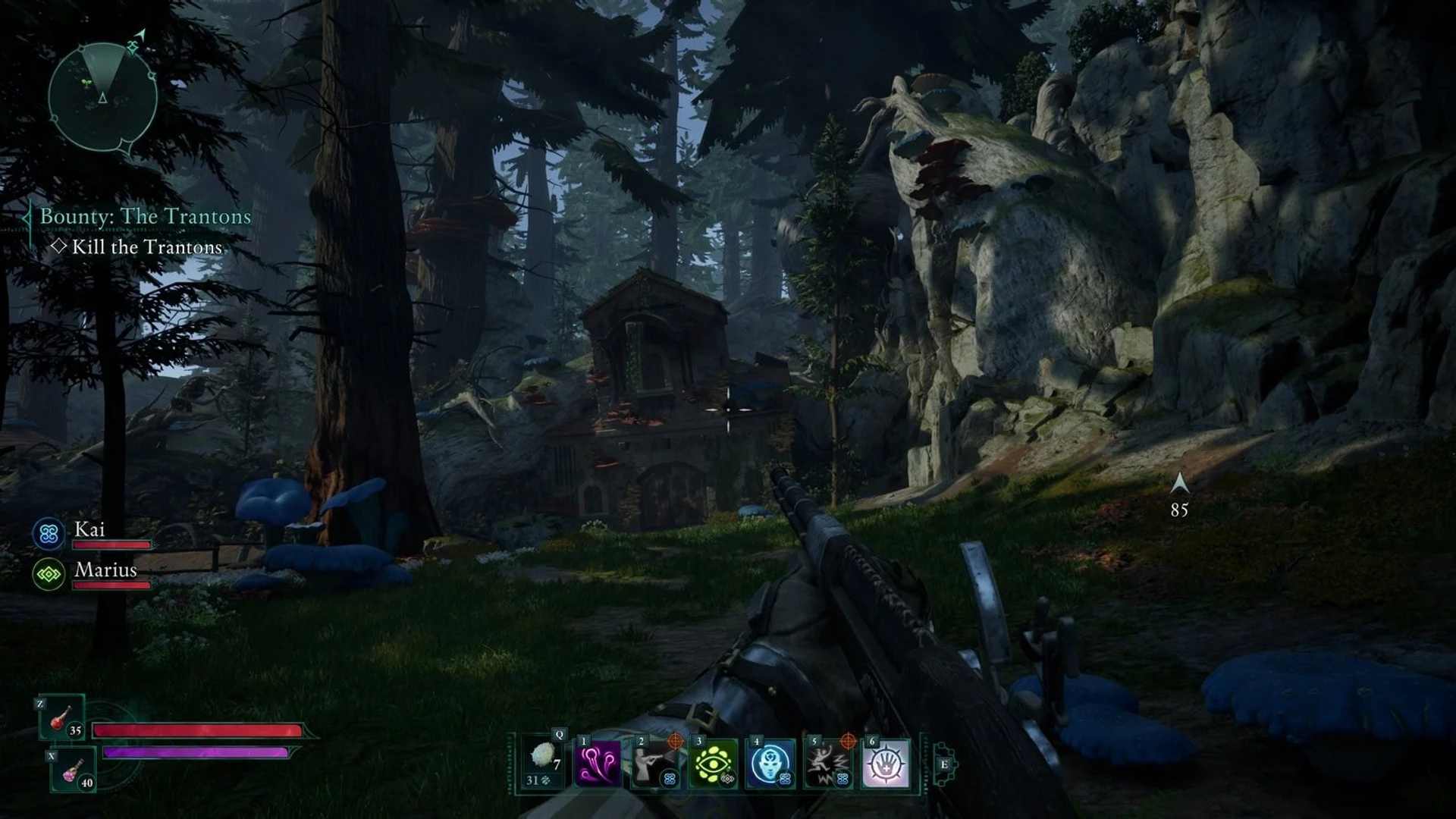The width and height of the screenshot is (1456, 819).
Task: Select the Bounty: The Trantons quest tracker
Action: (145, 217)
